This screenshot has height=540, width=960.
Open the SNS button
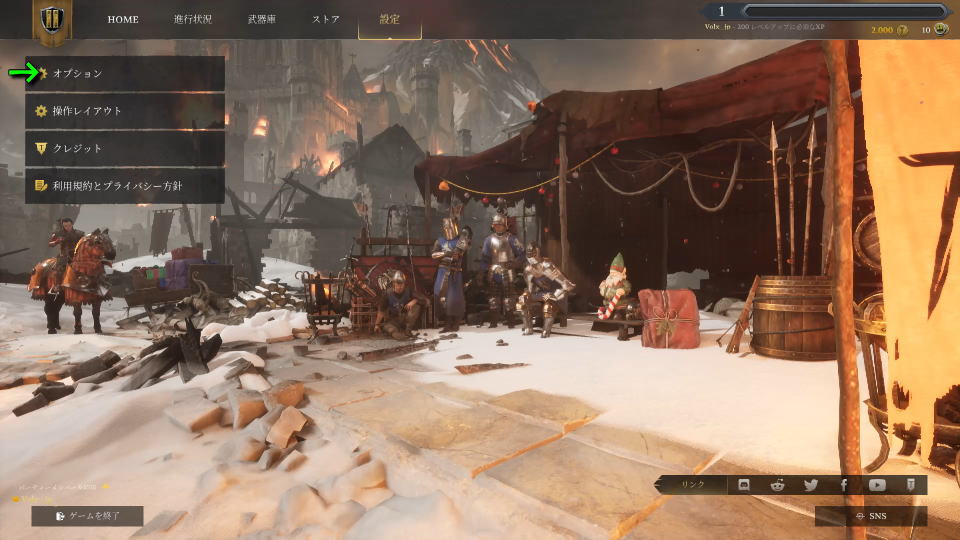[x=871, y=516]
